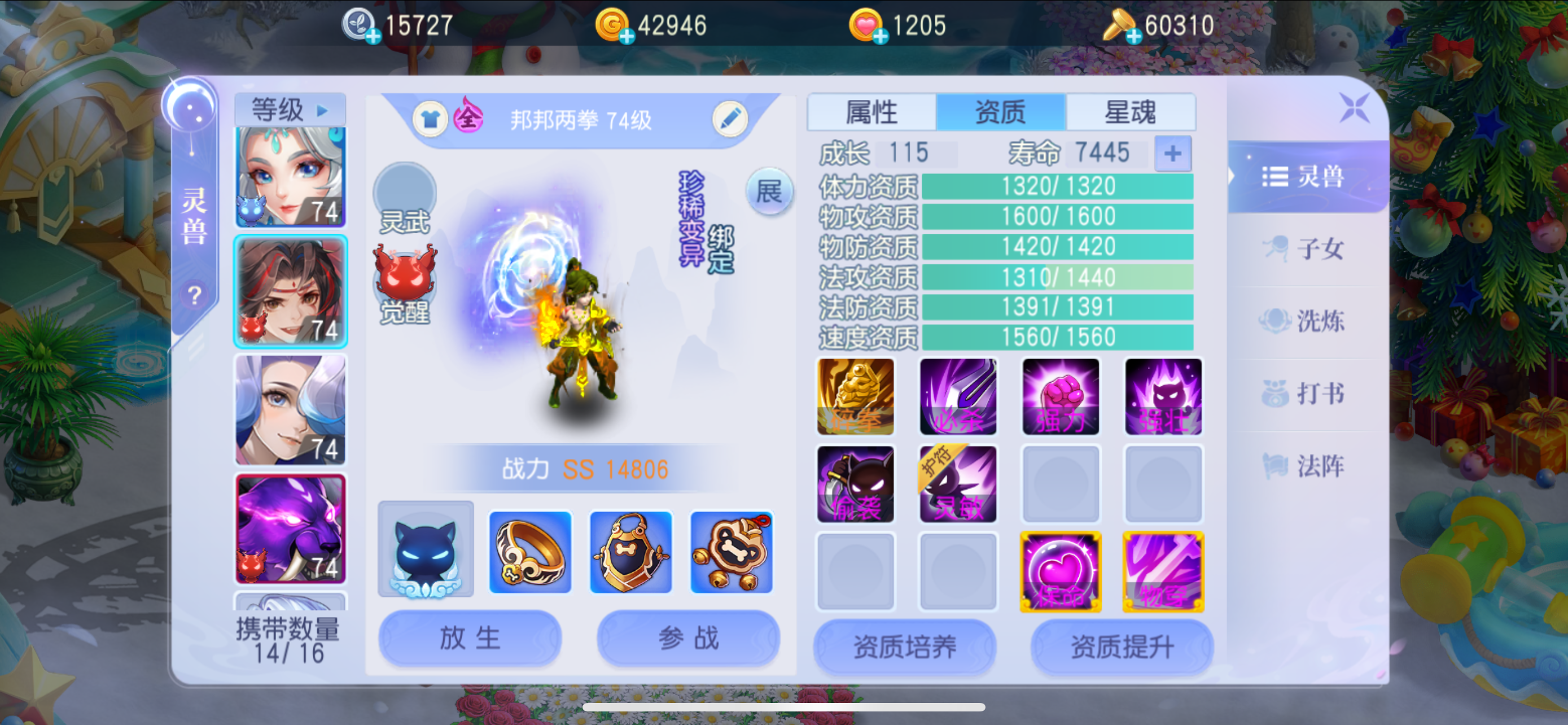Switch to the 星魂 tab
The height and width of the screenshot is (725, 1568).
[x=1129, y=111]
